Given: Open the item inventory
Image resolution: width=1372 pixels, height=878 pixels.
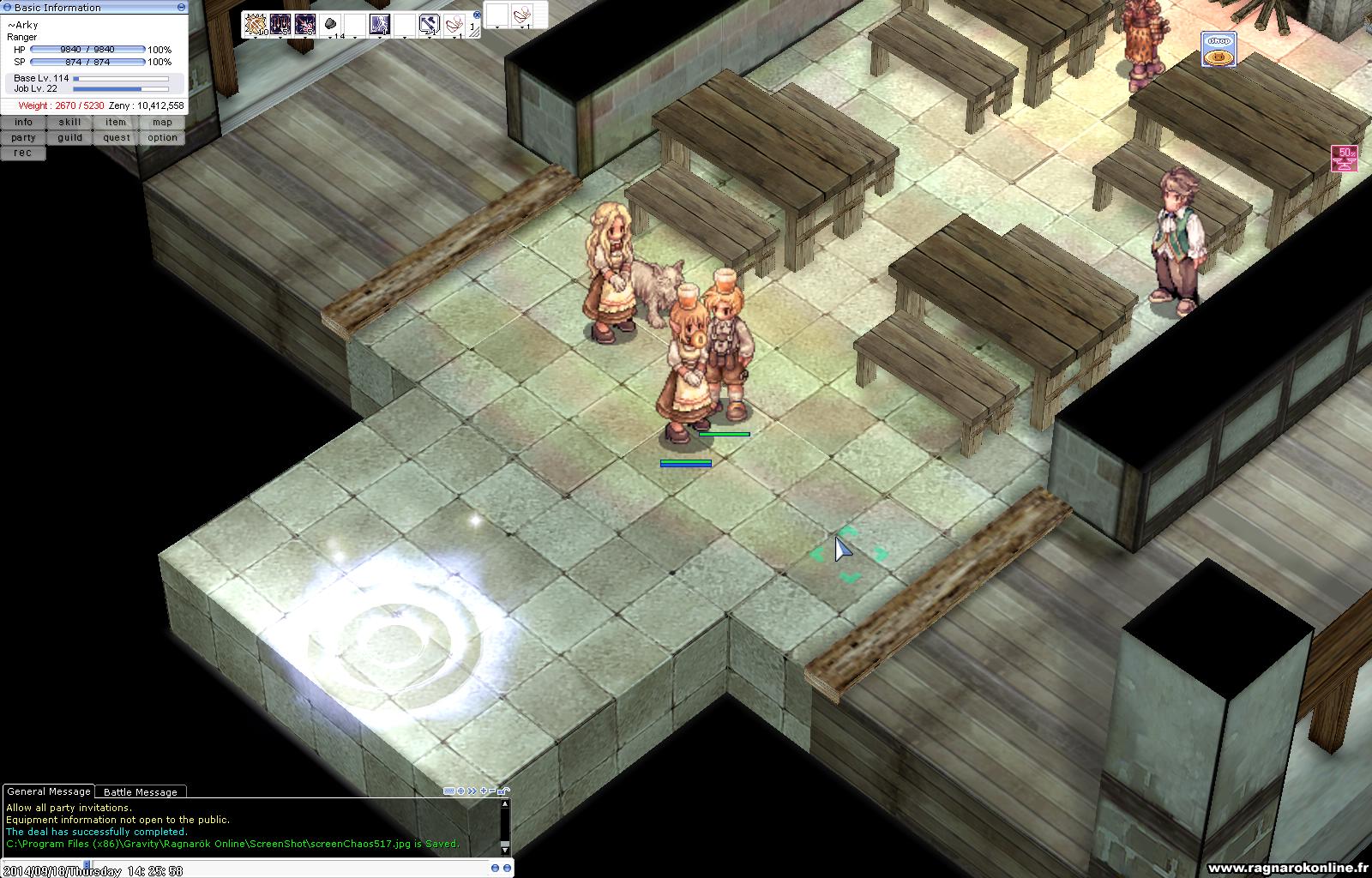Looking at the screenshot, I should 116,123.
